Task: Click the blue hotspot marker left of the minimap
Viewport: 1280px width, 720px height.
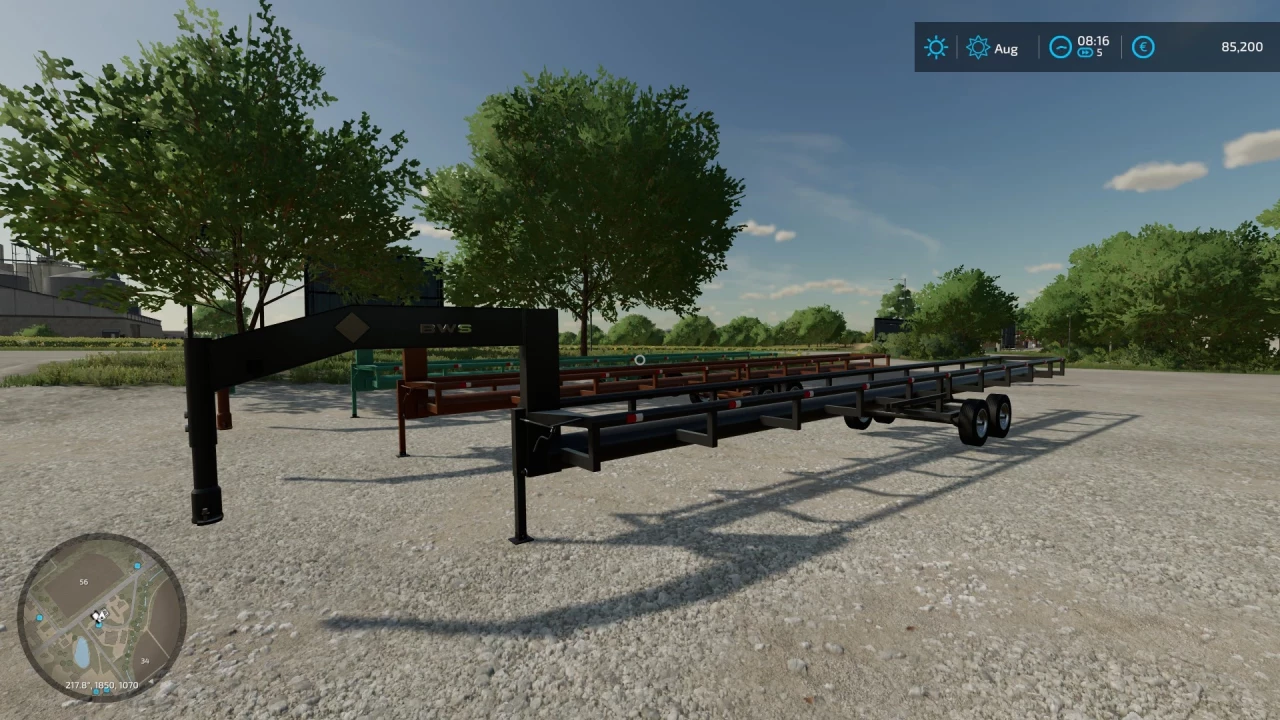Action: (39, 617)
